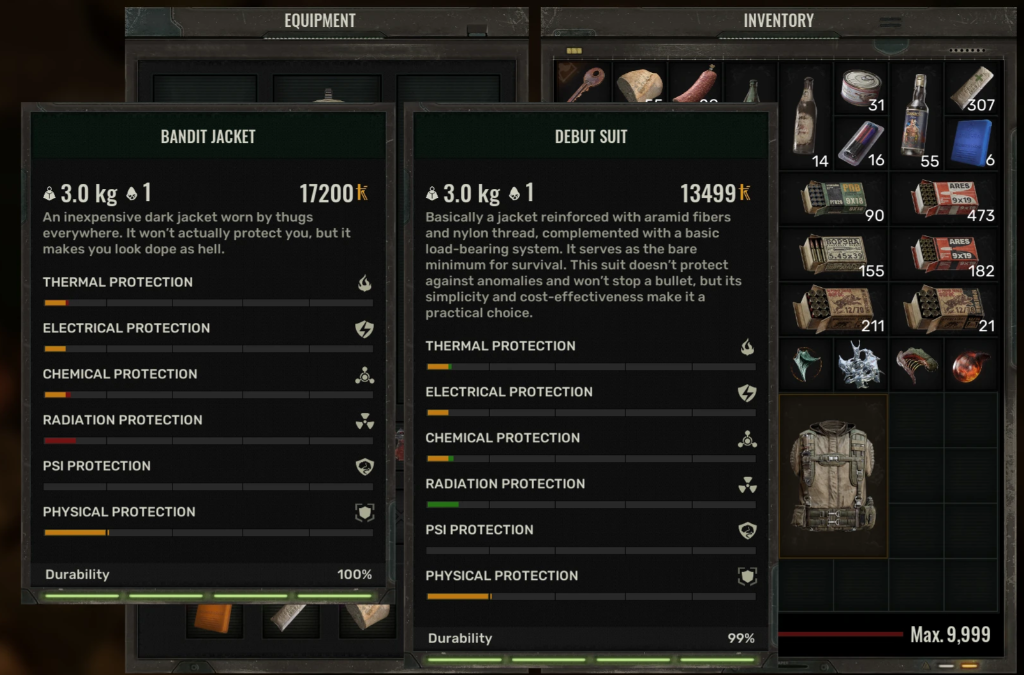Screen dimensions: 1024x675
Task: Select the red clawed artifact slot
Action: coord(915,364)
